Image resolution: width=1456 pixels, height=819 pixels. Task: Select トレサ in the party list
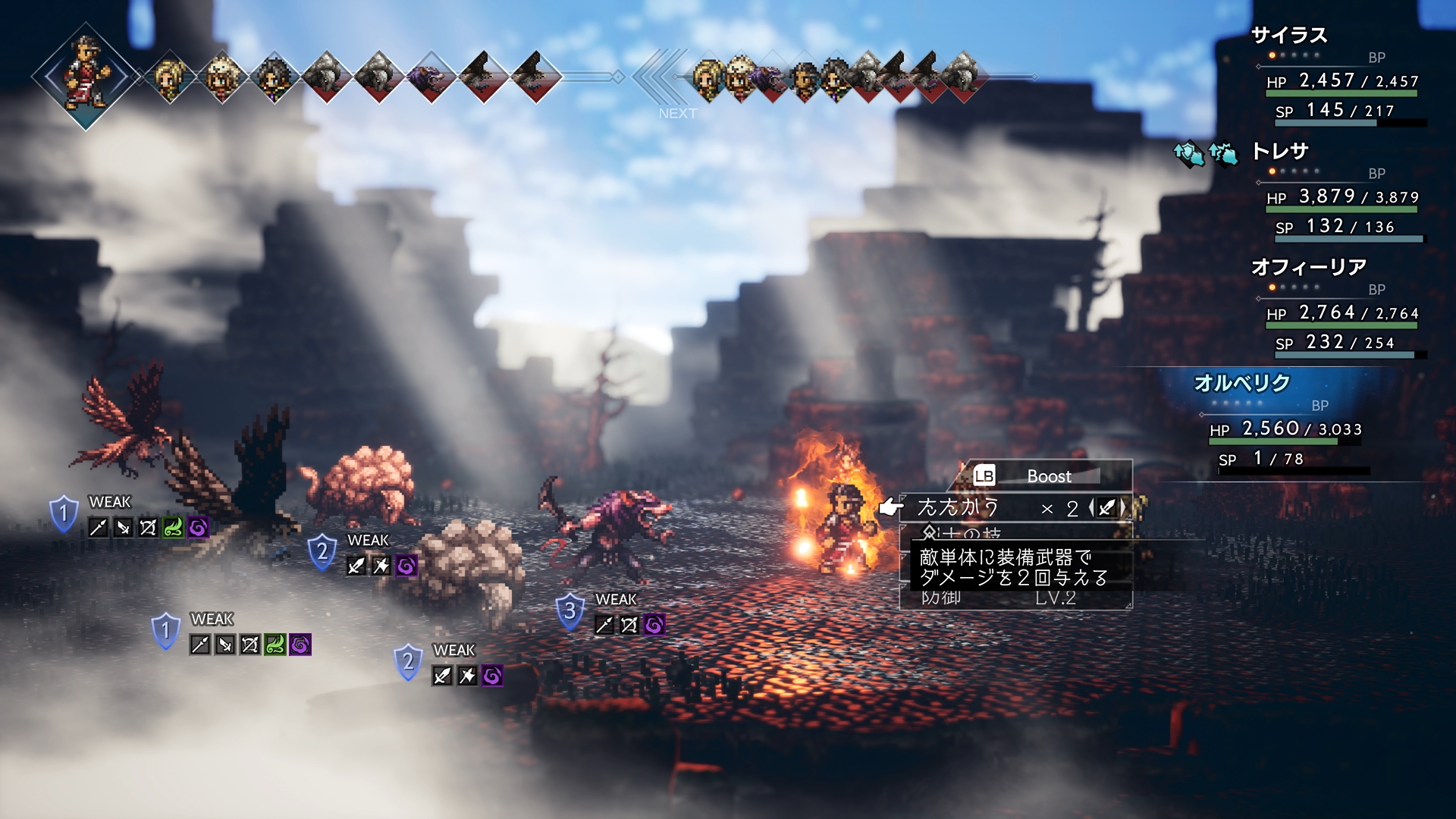tap(1280, 152)
